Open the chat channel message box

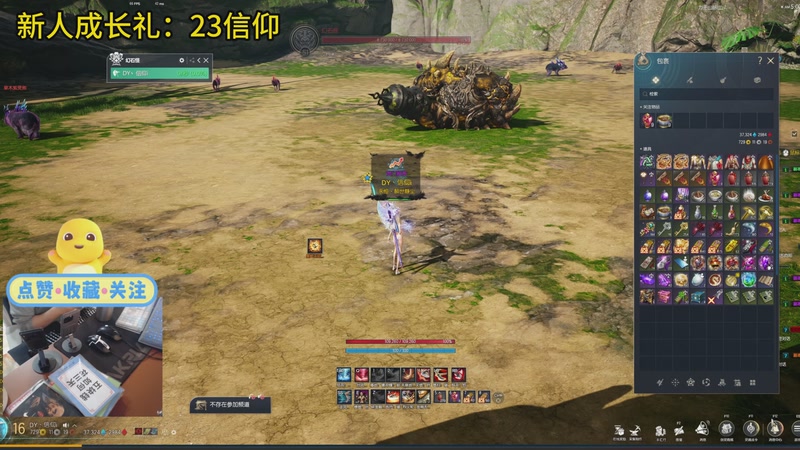(231, 405)
